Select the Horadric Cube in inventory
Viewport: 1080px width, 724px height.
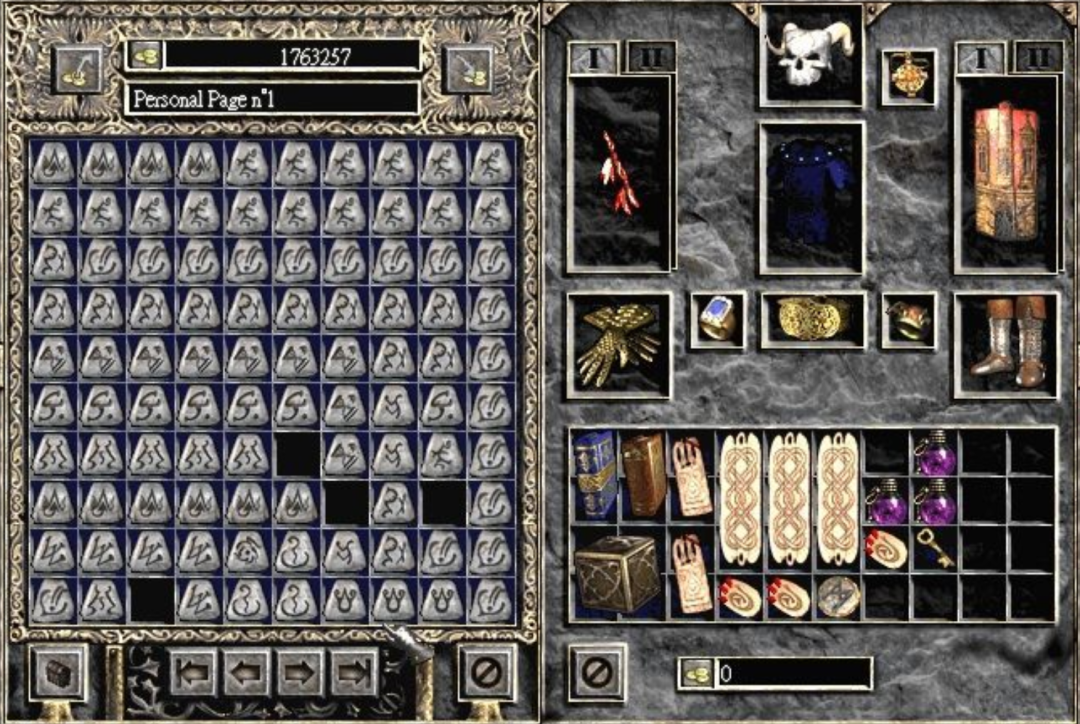coord(617,572)
